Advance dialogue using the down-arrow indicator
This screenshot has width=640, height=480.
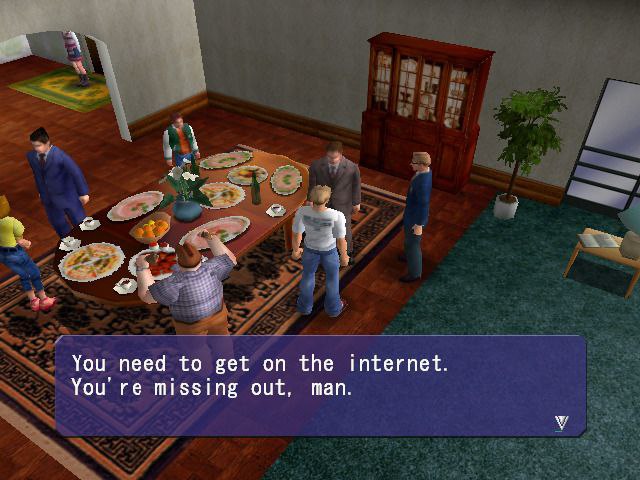(x=561, y=422)
